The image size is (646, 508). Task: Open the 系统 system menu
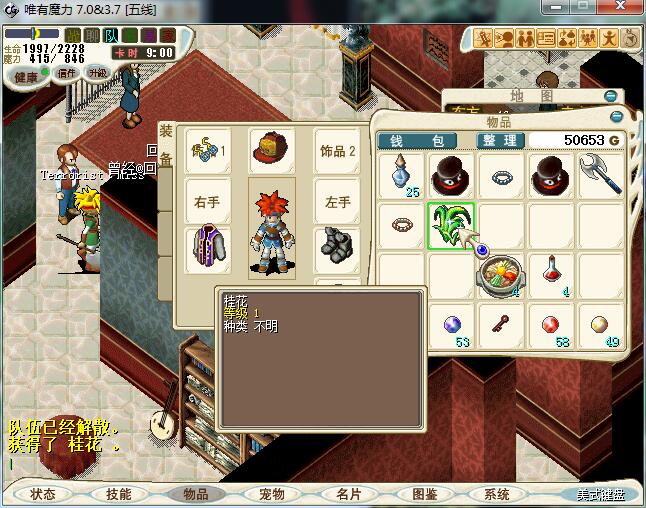click(x=497, y=494)
